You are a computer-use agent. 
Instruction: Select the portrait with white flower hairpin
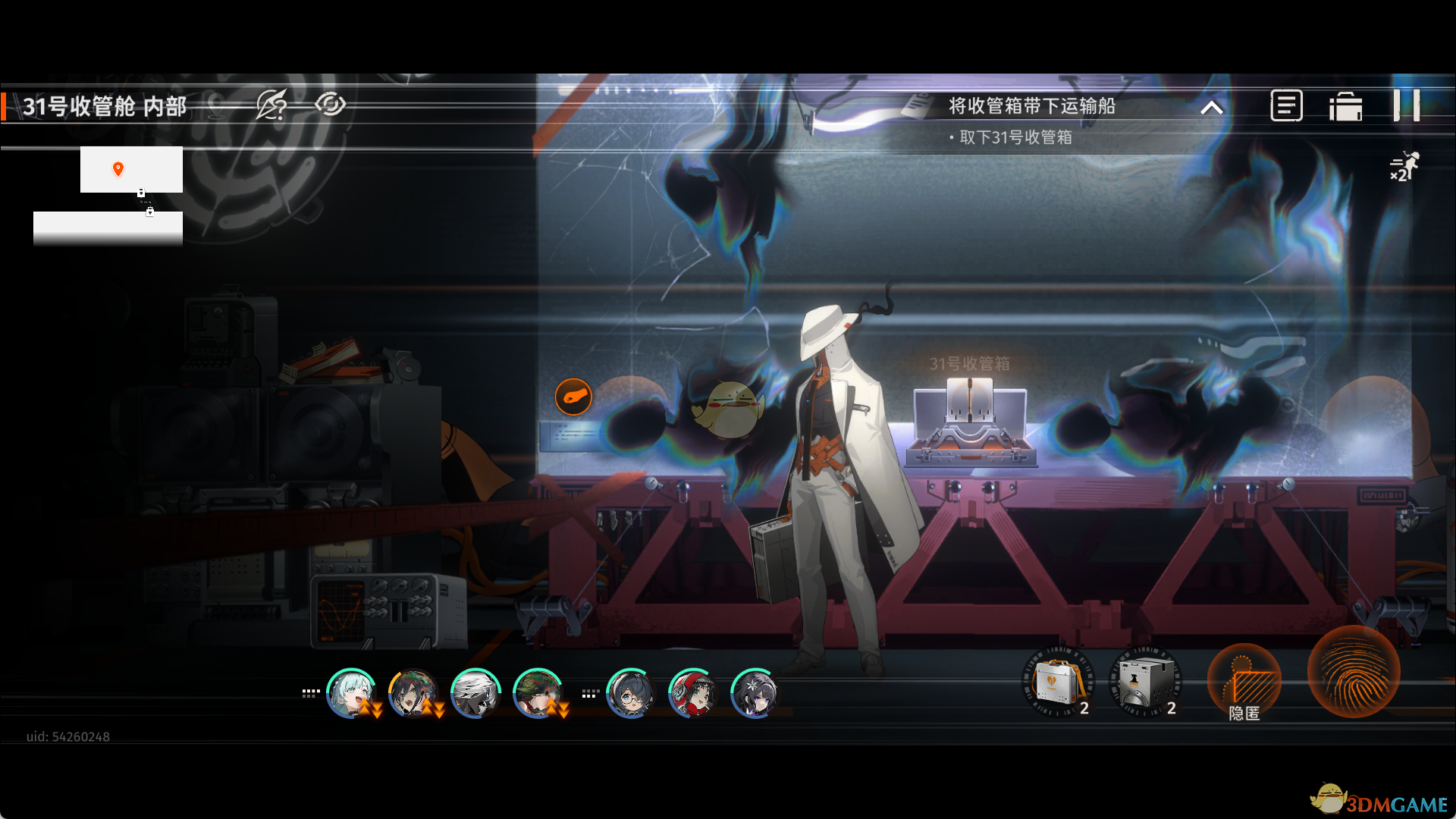click(x=755, y=693)
